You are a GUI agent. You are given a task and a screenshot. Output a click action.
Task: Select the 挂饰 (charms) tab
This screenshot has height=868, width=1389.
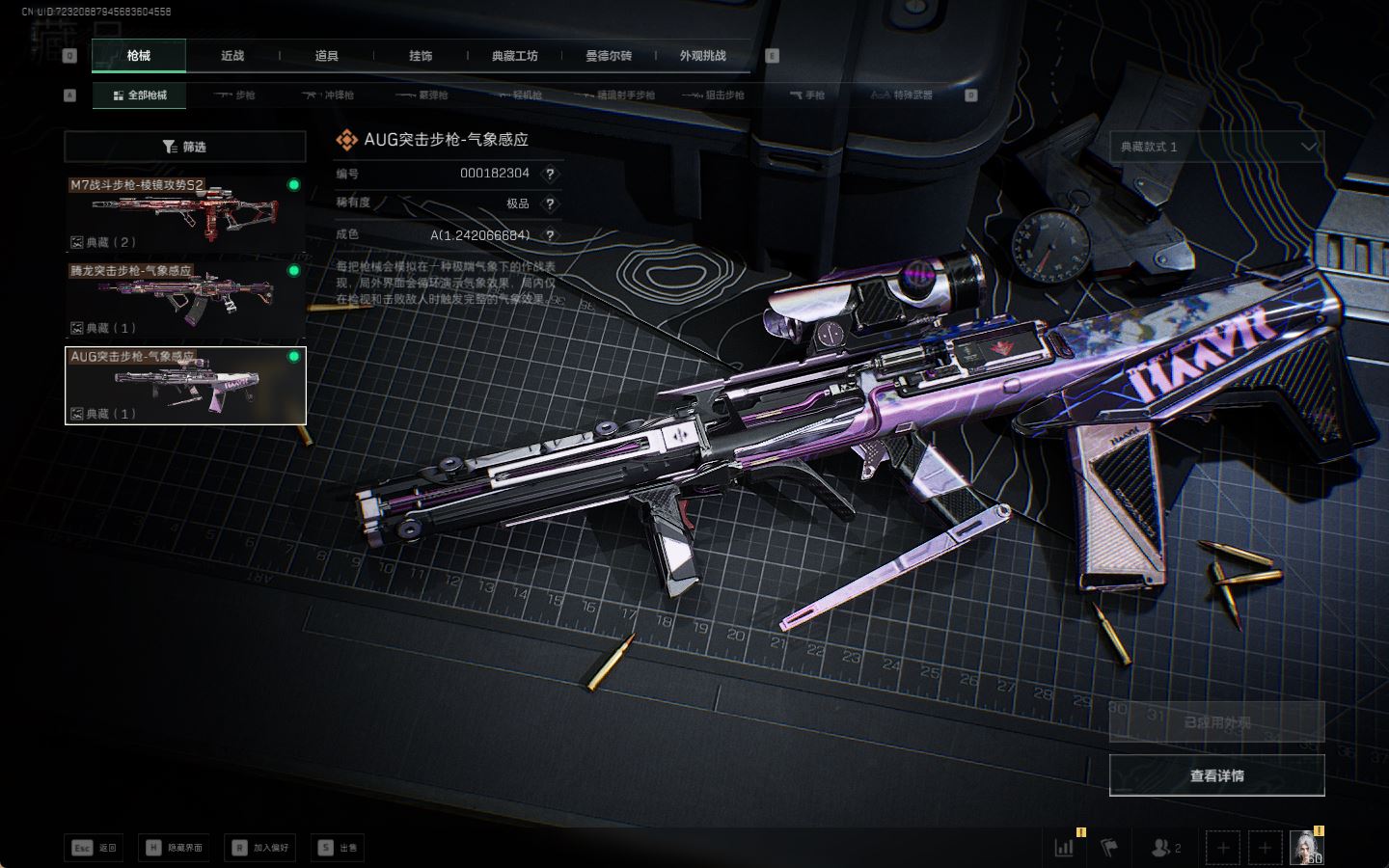pyautogui.click(x=421, y=56)
